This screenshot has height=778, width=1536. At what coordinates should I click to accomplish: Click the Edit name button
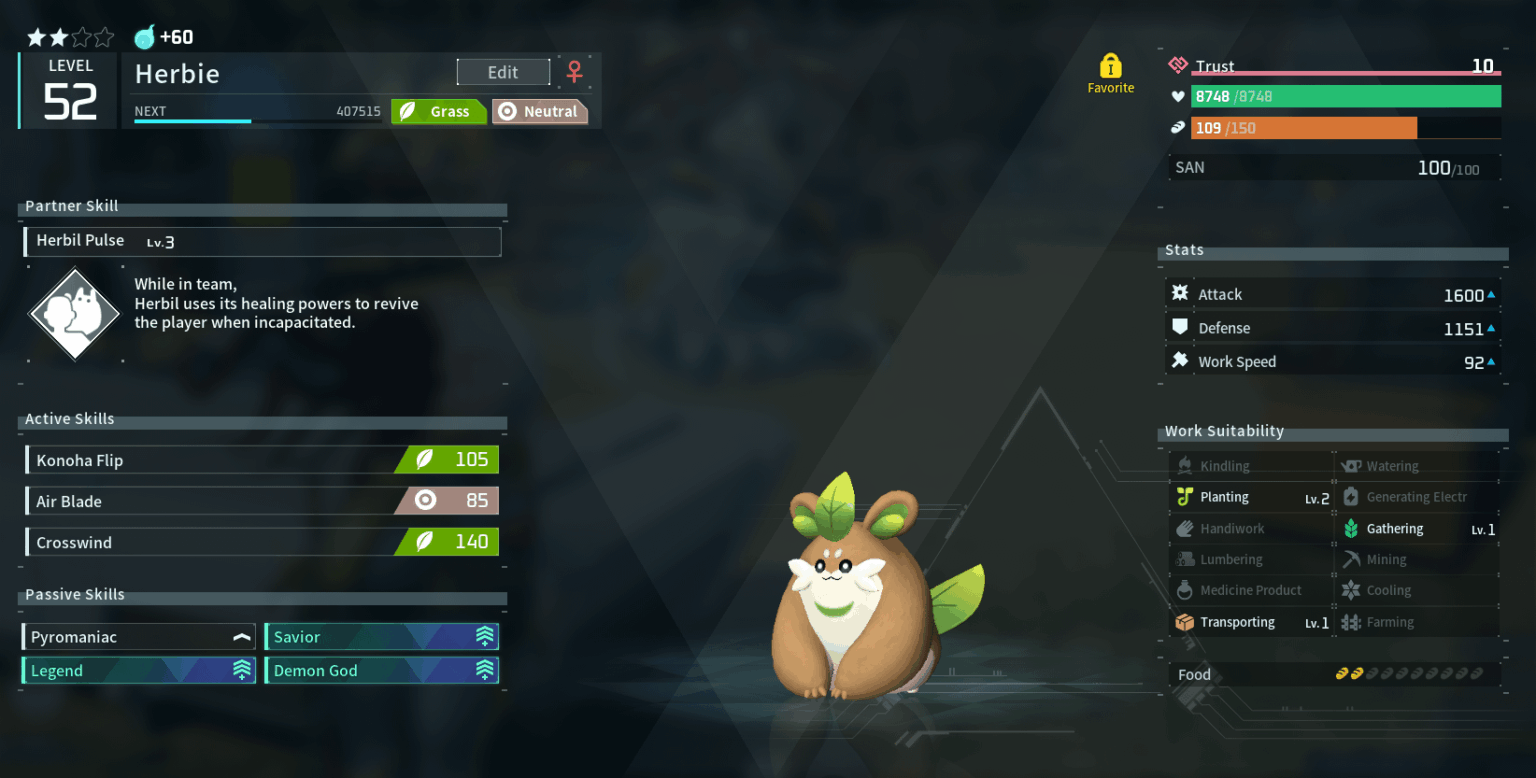coord(503,72)
